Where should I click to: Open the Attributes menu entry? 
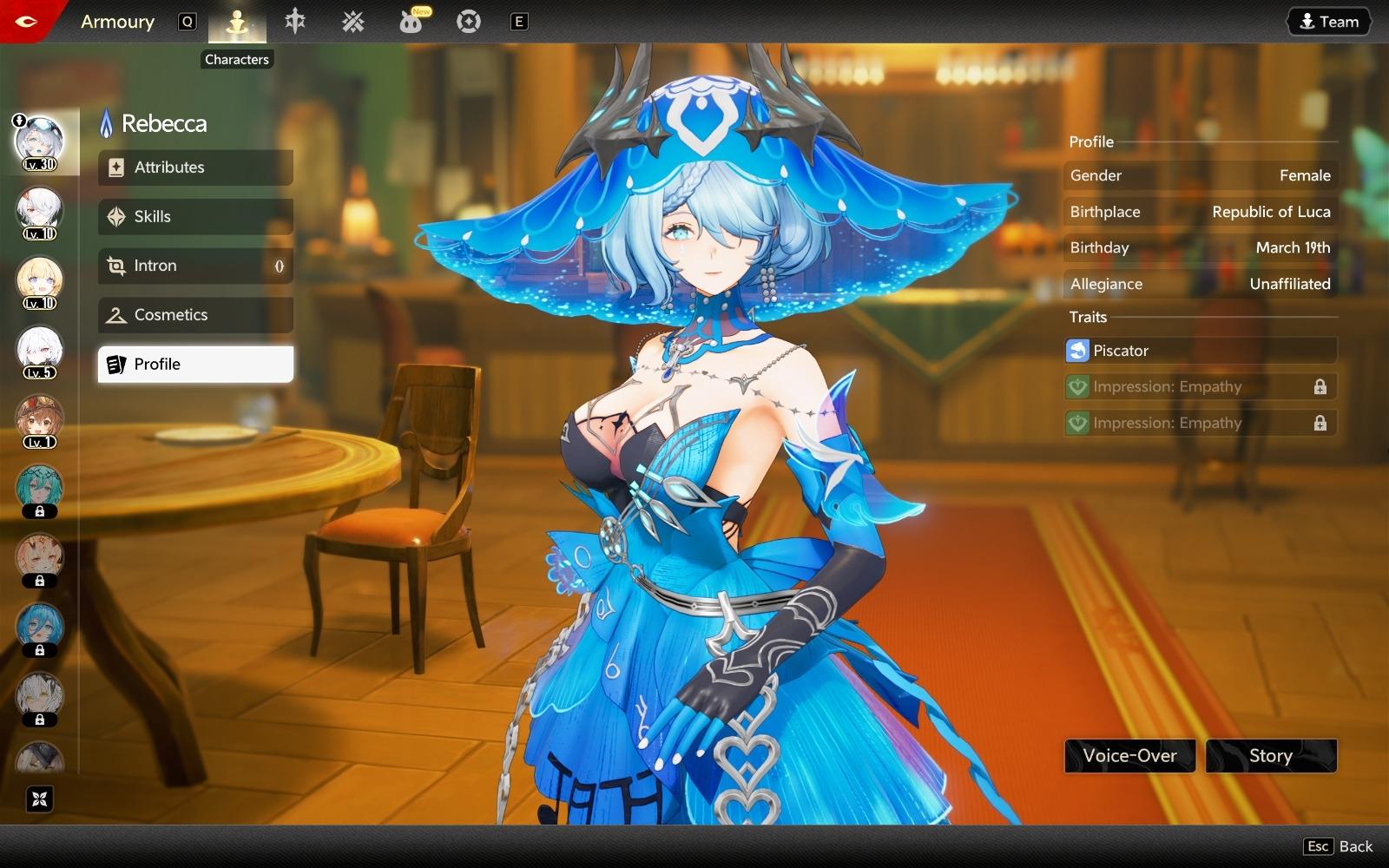(195, 168)
